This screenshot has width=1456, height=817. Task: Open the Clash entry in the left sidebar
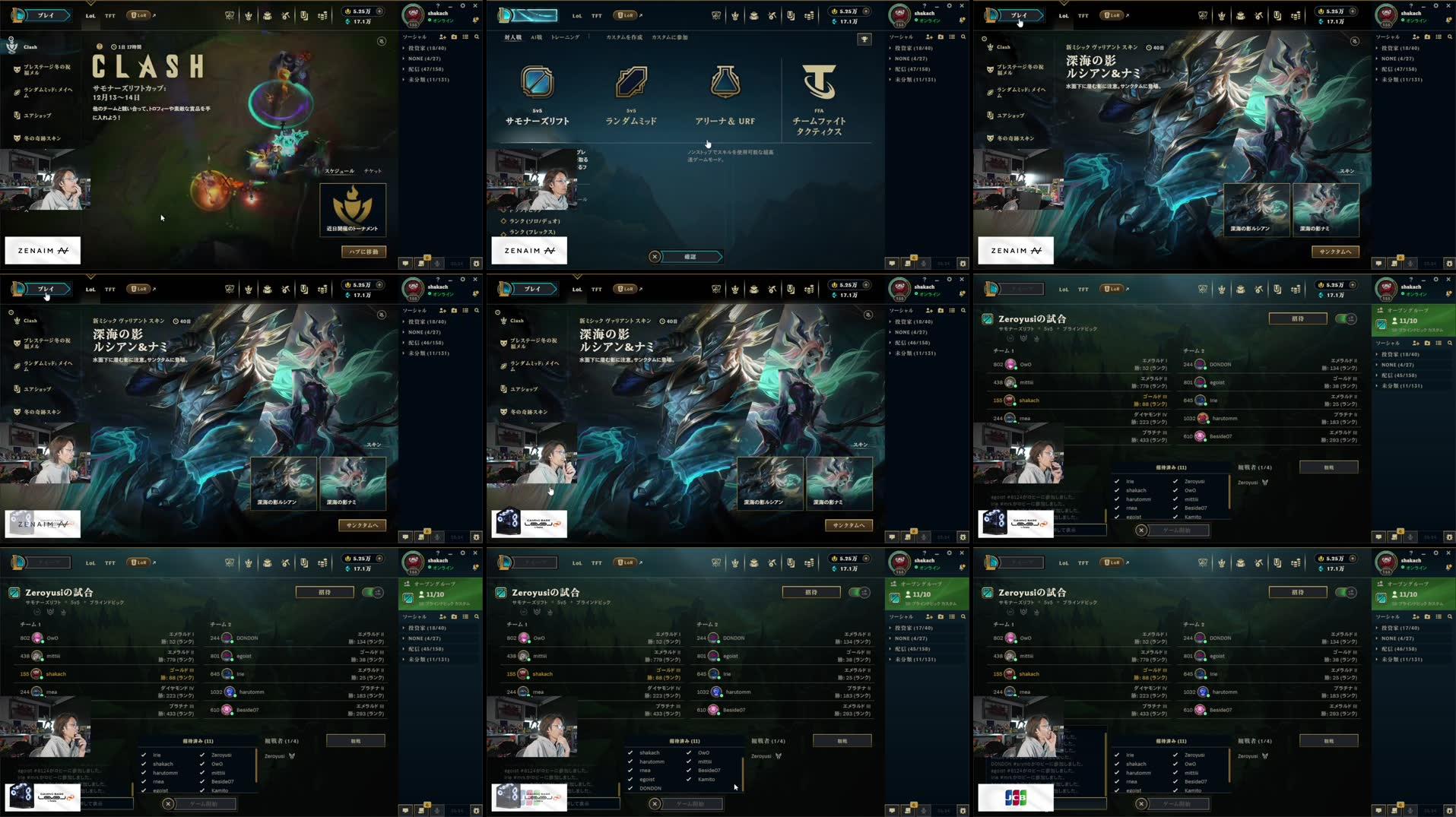pyautogui.click(x=30, y=46)
